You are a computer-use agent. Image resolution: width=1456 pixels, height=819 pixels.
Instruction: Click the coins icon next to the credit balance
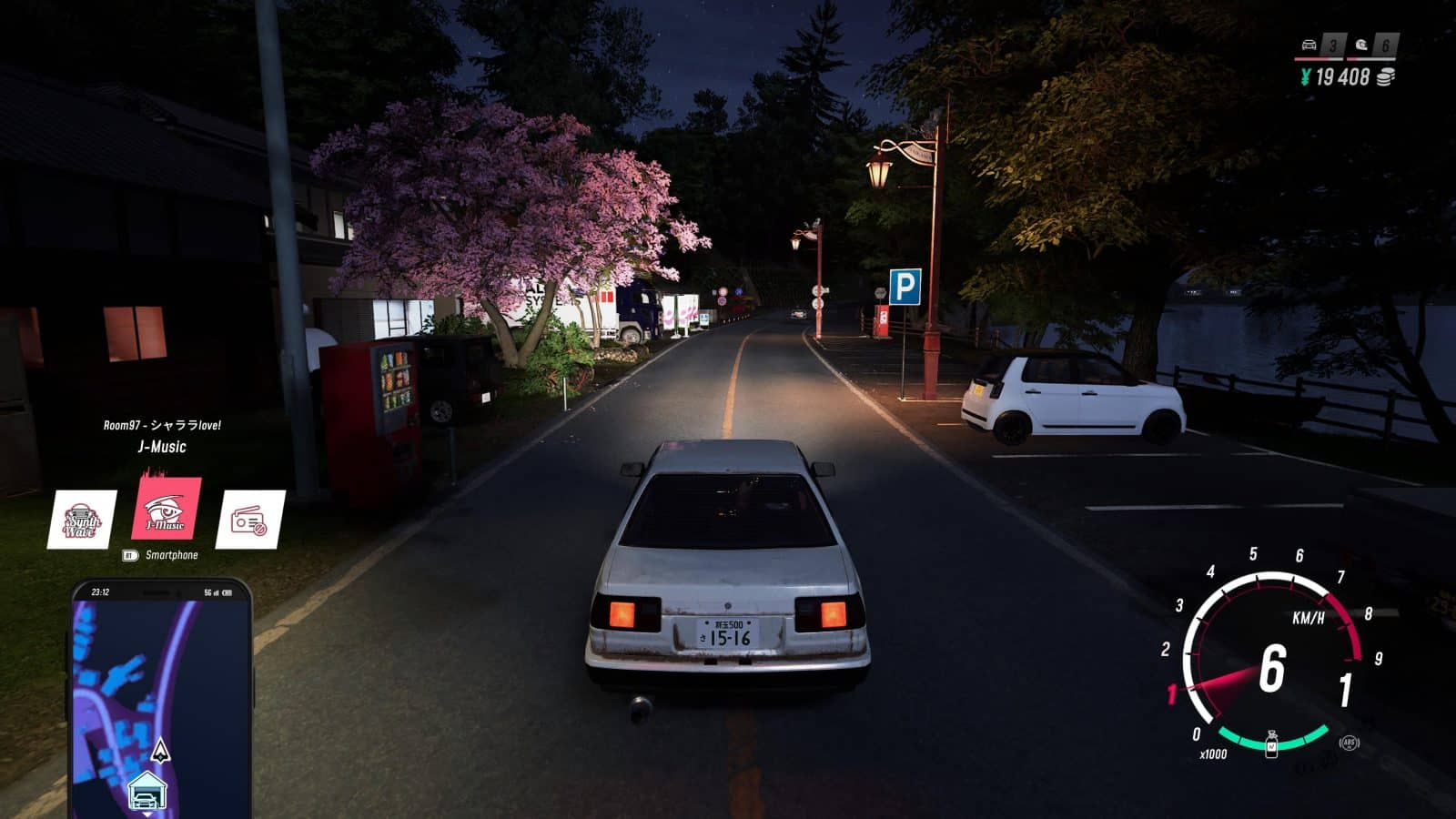[x=1384, y=77]
